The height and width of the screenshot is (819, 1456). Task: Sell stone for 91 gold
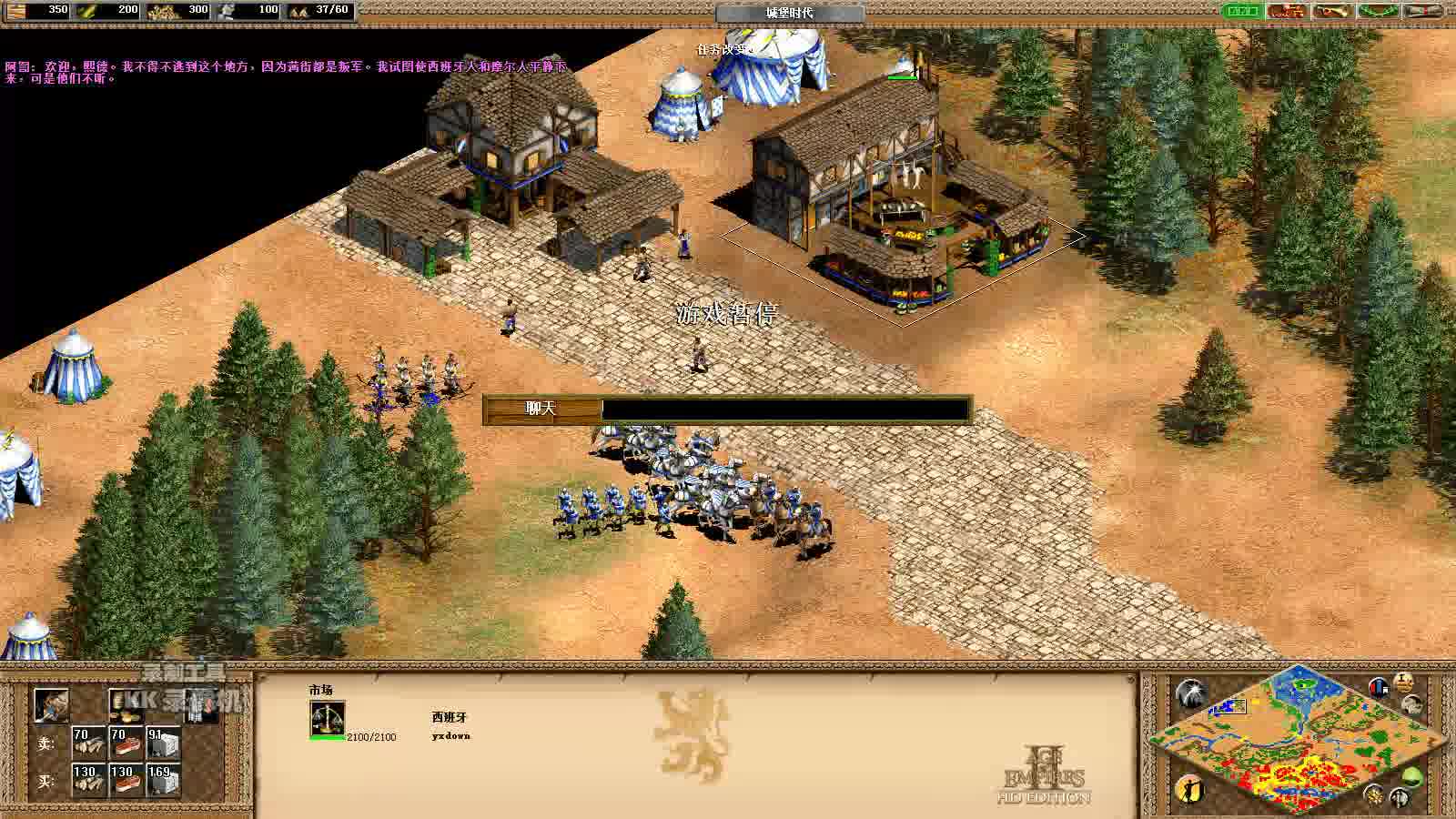click(162, 743)
